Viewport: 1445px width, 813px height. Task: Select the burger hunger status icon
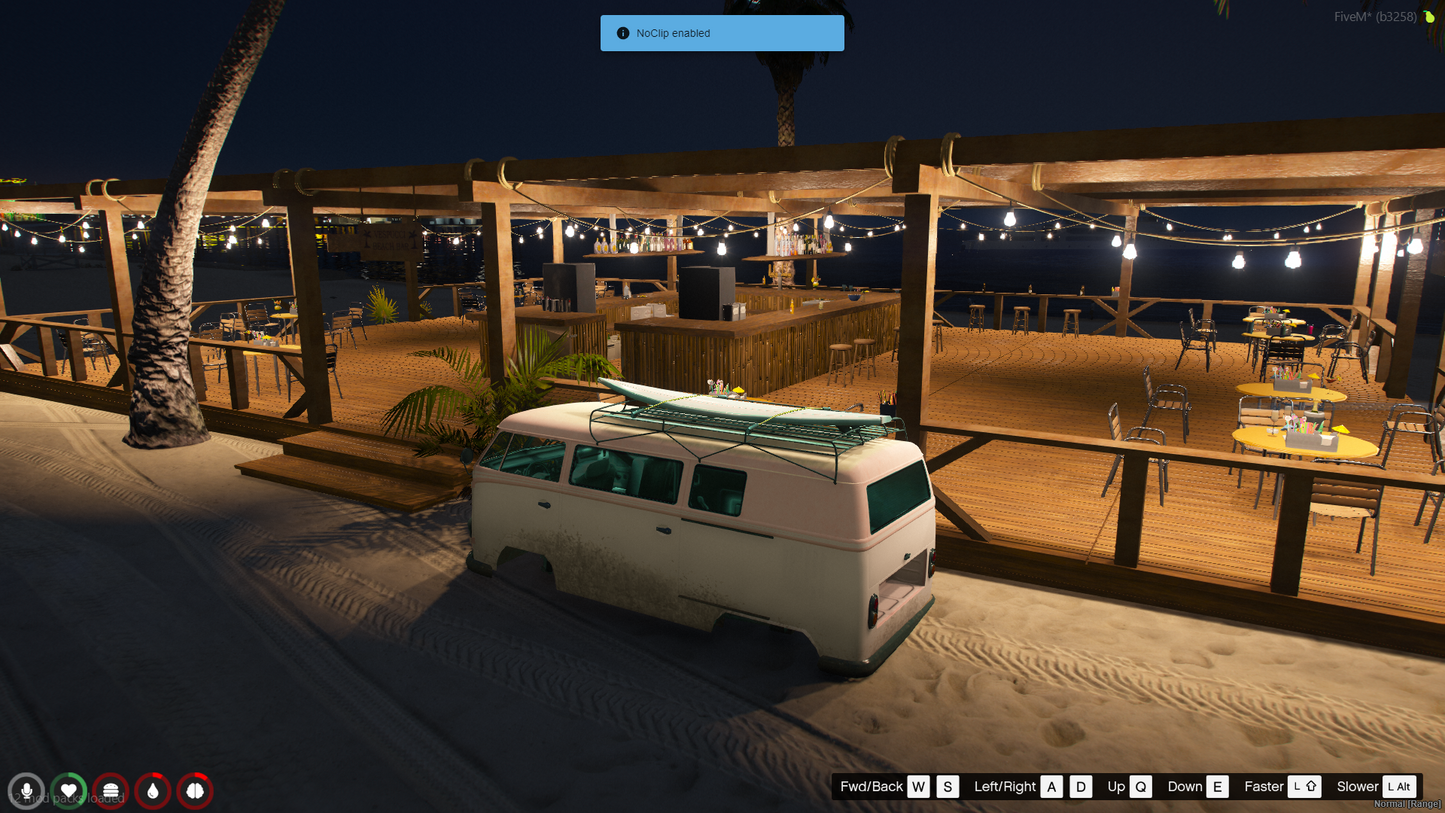point(111,791)
